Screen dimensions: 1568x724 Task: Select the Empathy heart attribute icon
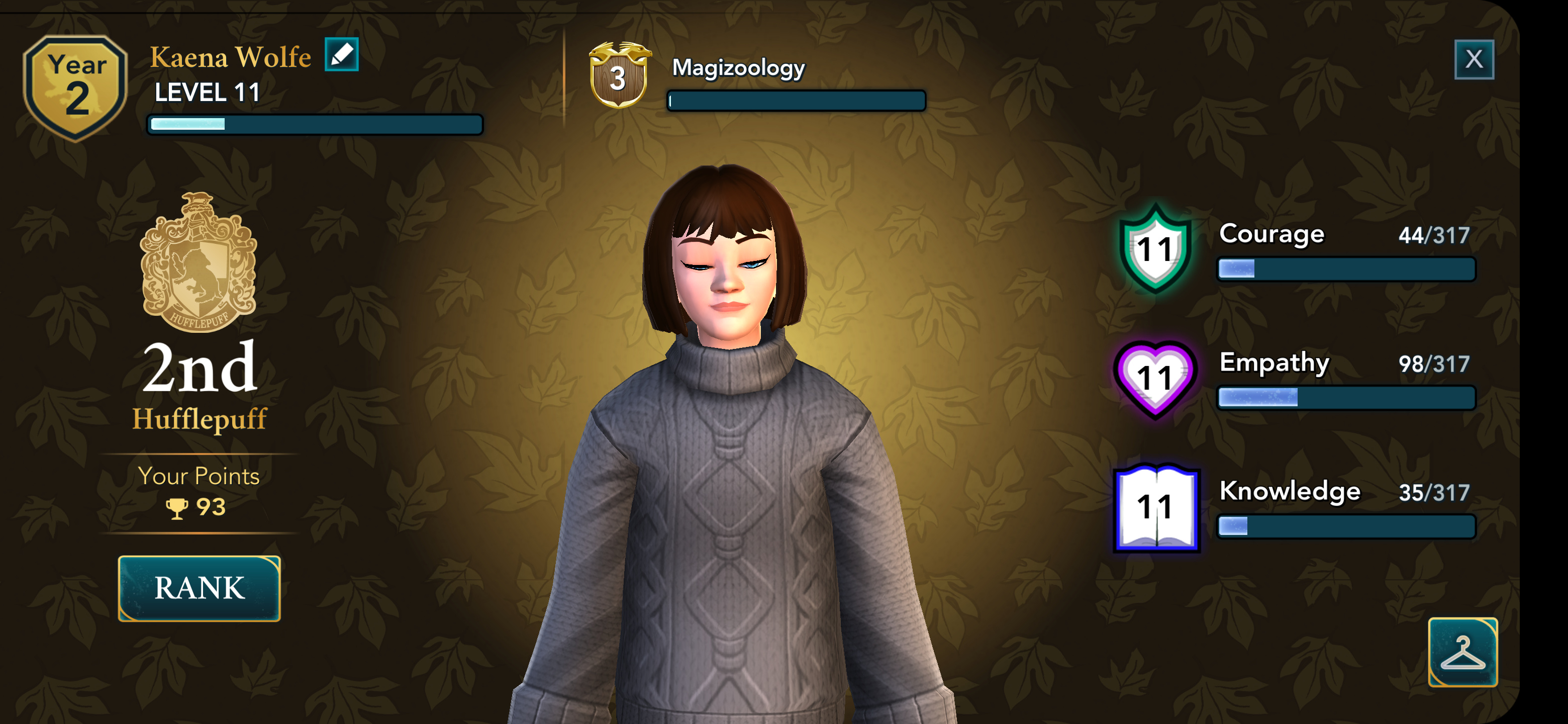[1154, 378]
